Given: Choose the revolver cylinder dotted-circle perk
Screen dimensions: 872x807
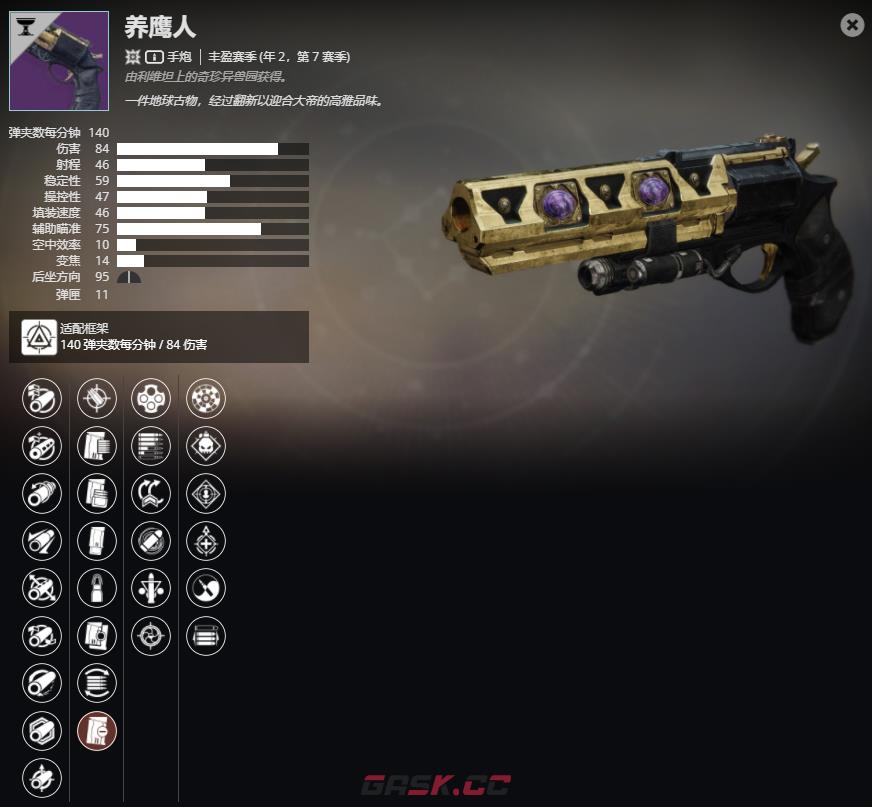Looking at the screenshot, I should click(206, 398).
